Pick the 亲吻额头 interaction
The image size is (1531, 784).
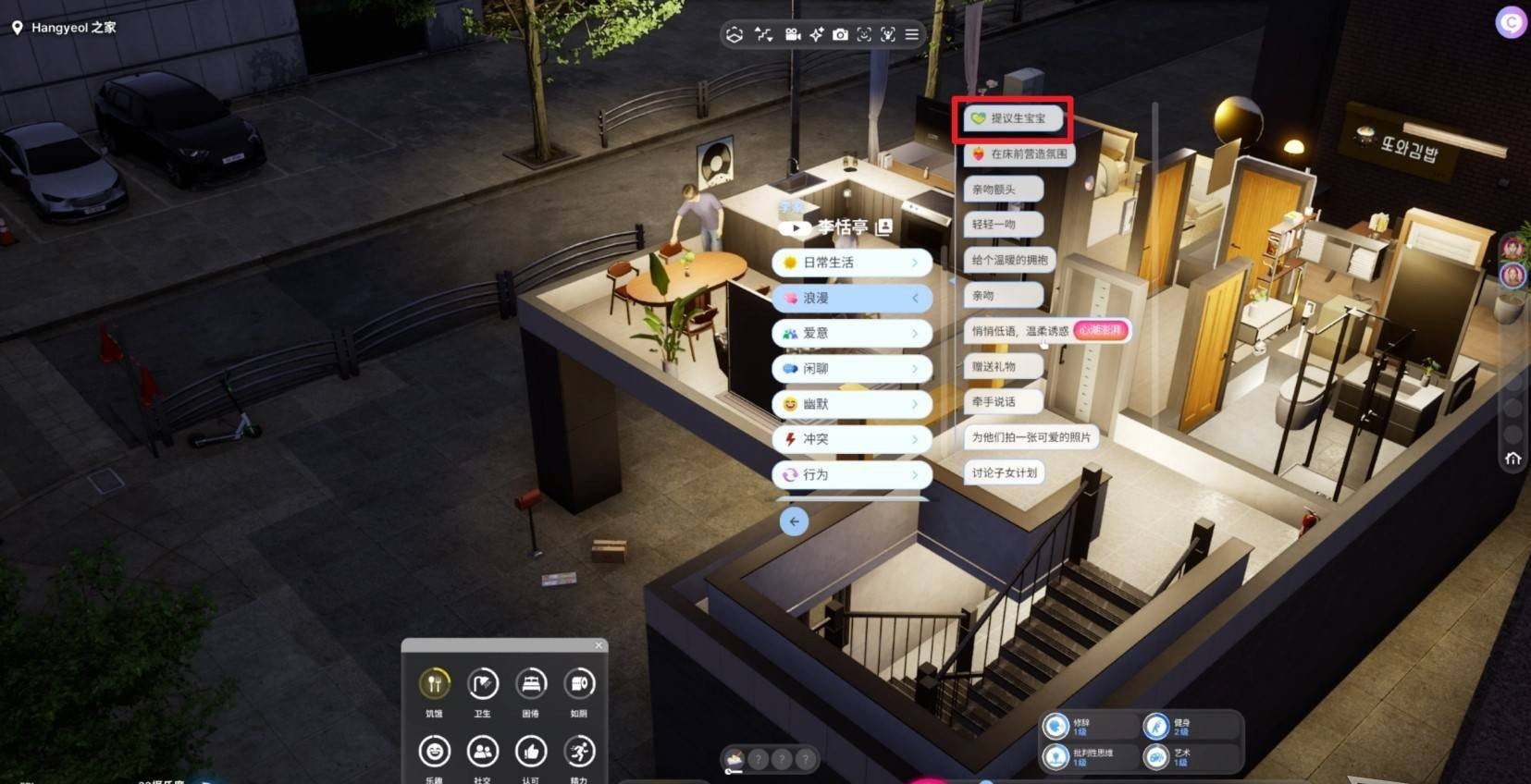1003,190
